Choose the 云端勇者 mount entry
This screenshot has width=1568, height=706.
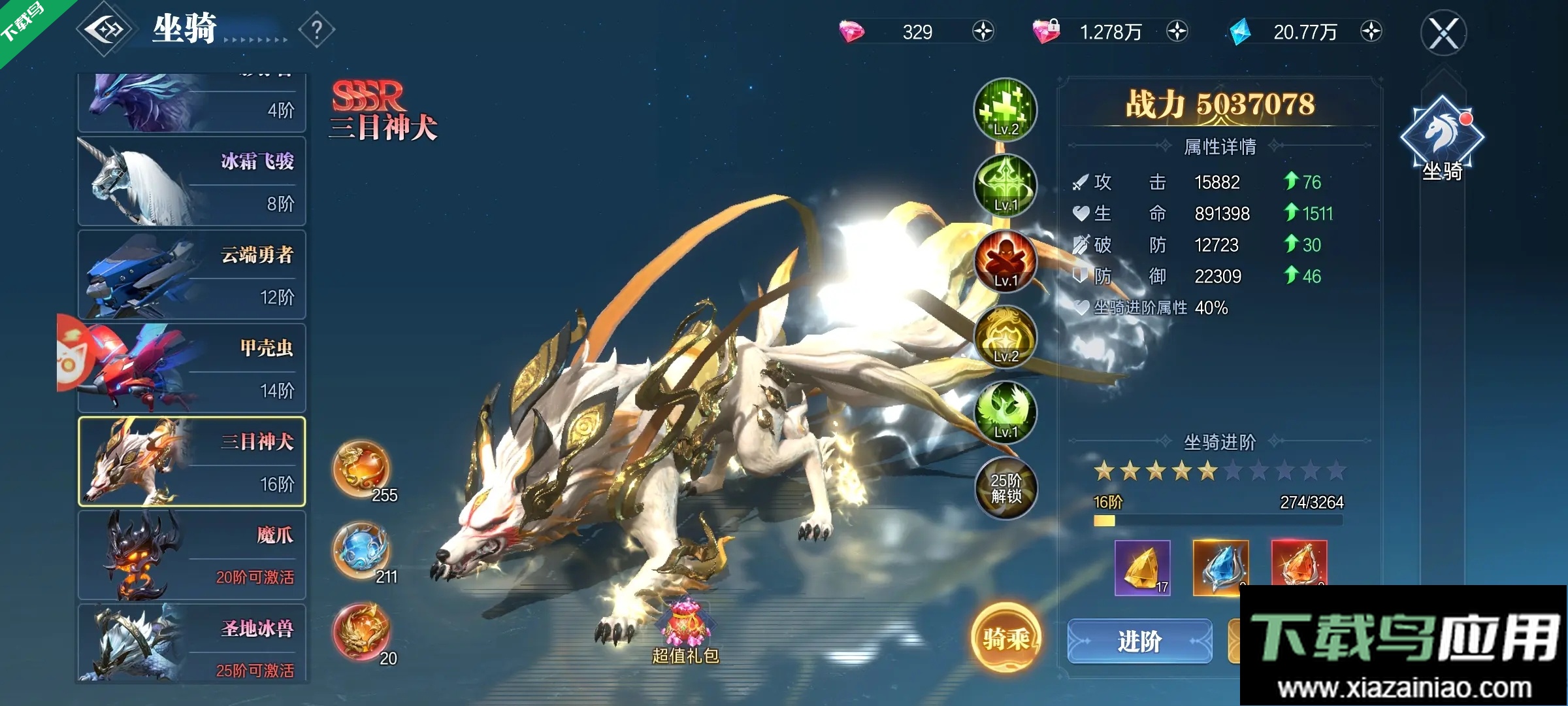point(192,275)
